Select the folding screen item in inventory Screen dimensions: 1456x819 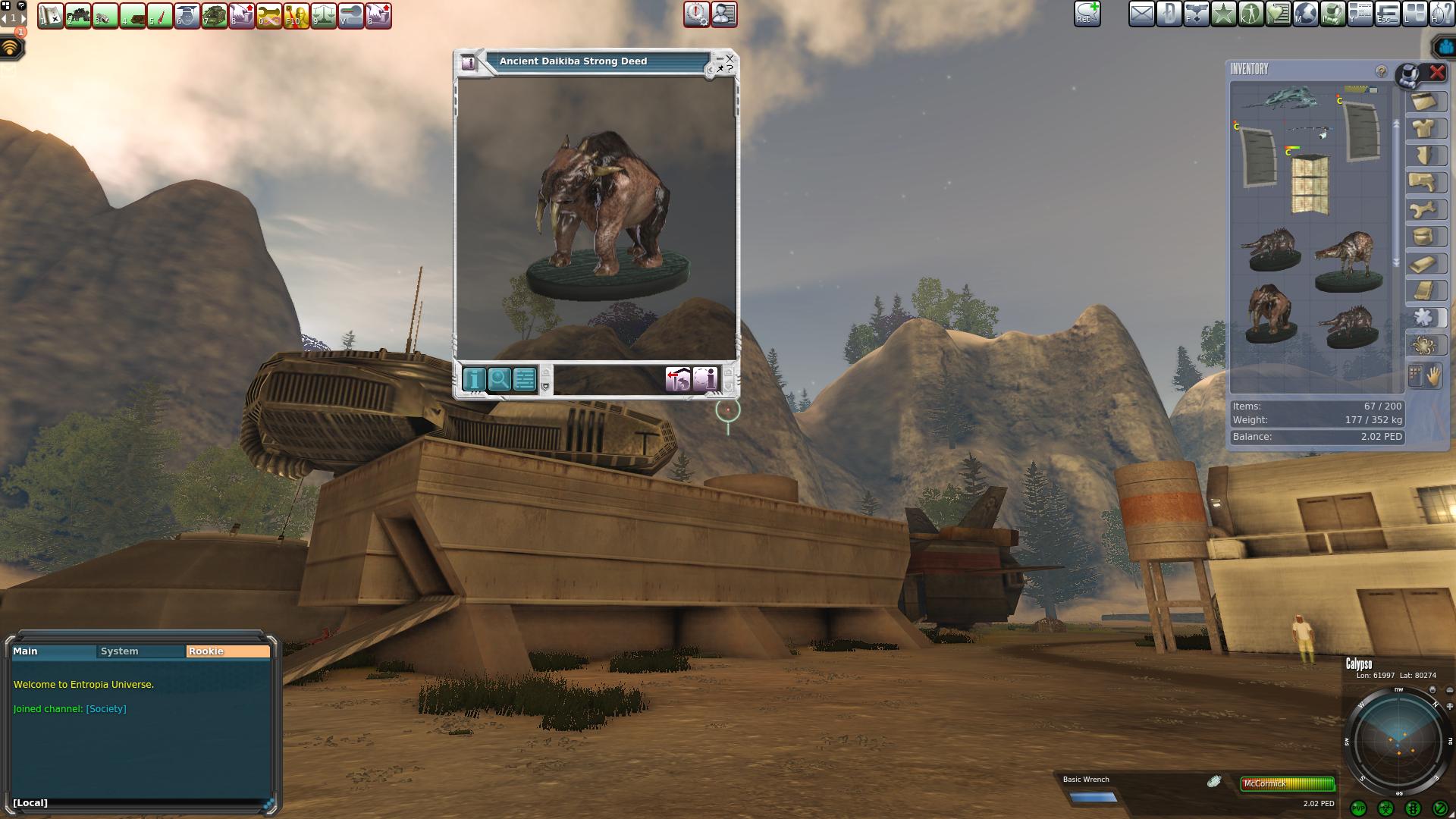point(1310,184)
